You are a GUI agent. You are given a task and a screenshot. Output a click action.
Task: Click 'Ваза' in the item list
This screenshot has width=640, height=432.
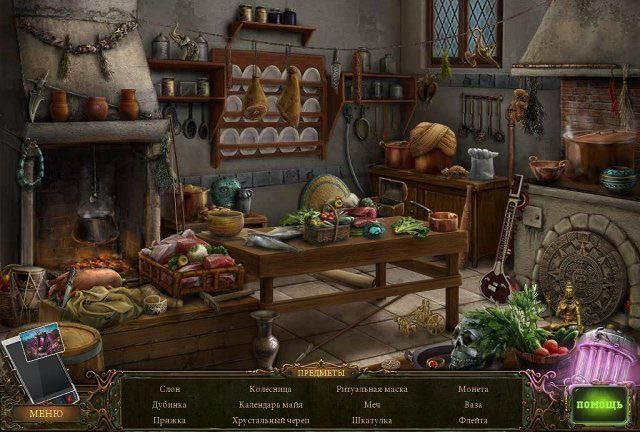(x=473, y=405)
